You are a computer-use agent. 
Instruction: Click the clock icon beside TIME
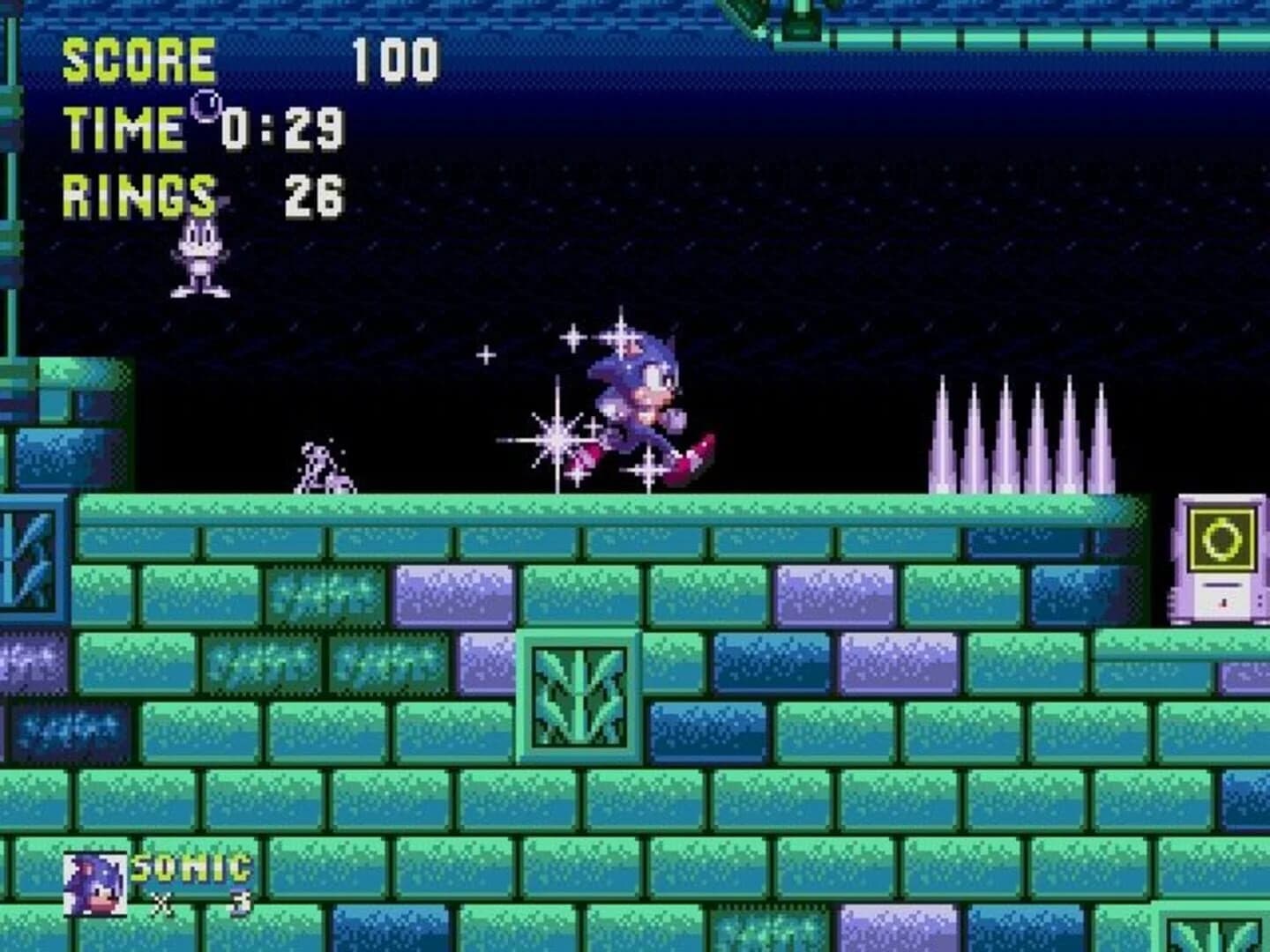(x=205, y=106)
